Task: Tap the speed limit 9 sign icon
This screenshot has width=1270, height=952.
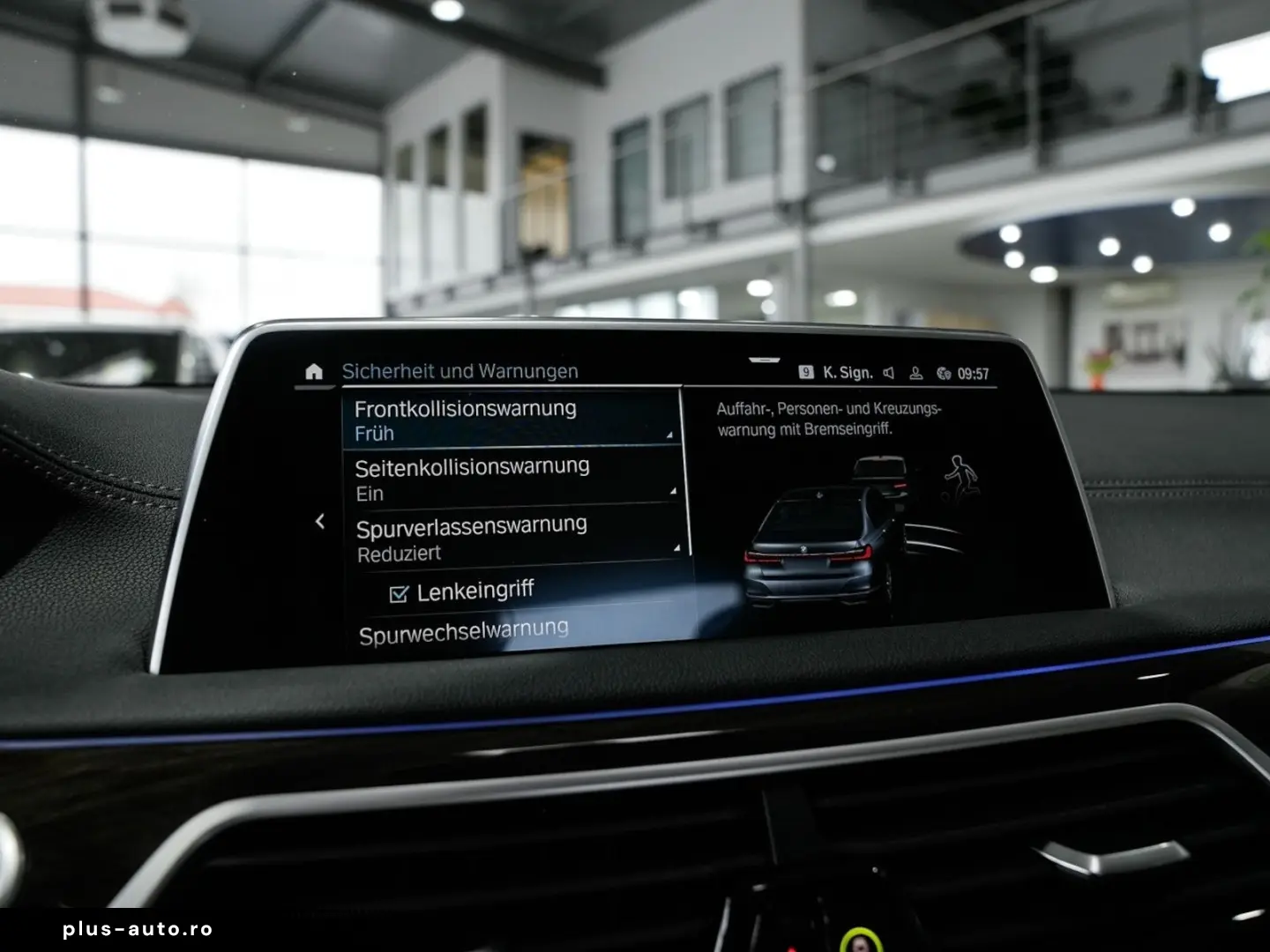Action: (807, 371)
